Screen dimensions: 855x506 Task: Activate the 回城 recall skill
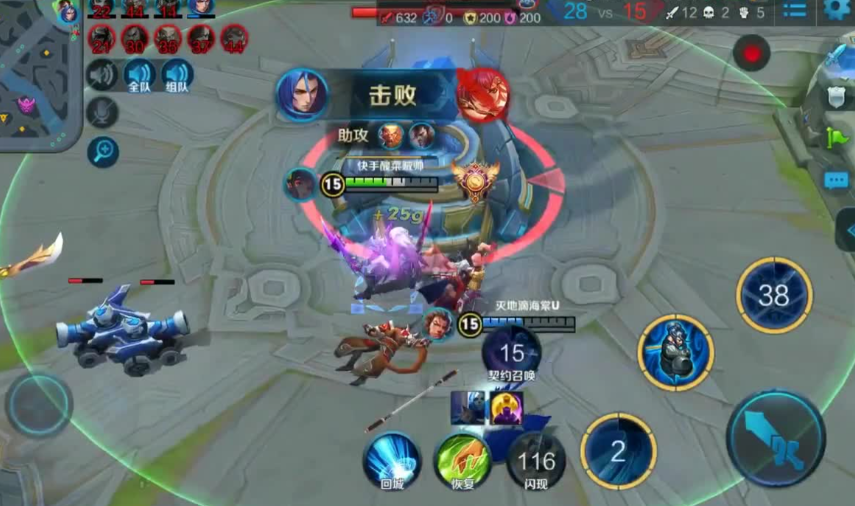click(391, 461)
